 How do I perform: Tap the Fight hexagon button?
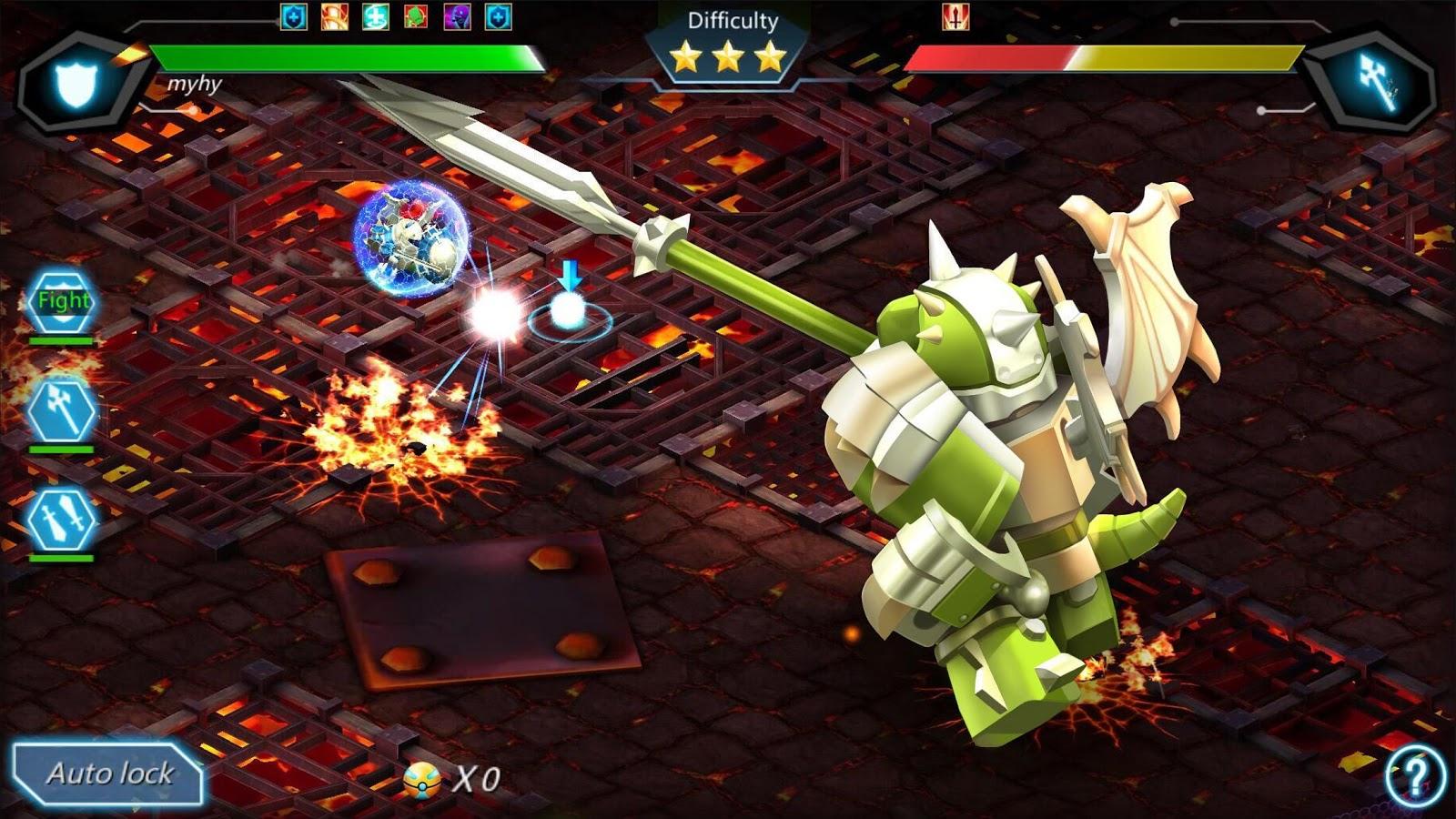[63, 302]
